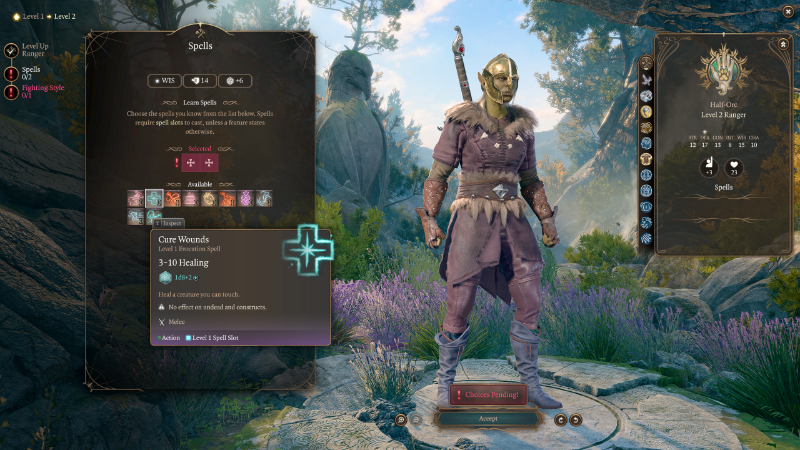Rotate character with the left rotation arrow
800x450 pixels.
pos(561,419)
